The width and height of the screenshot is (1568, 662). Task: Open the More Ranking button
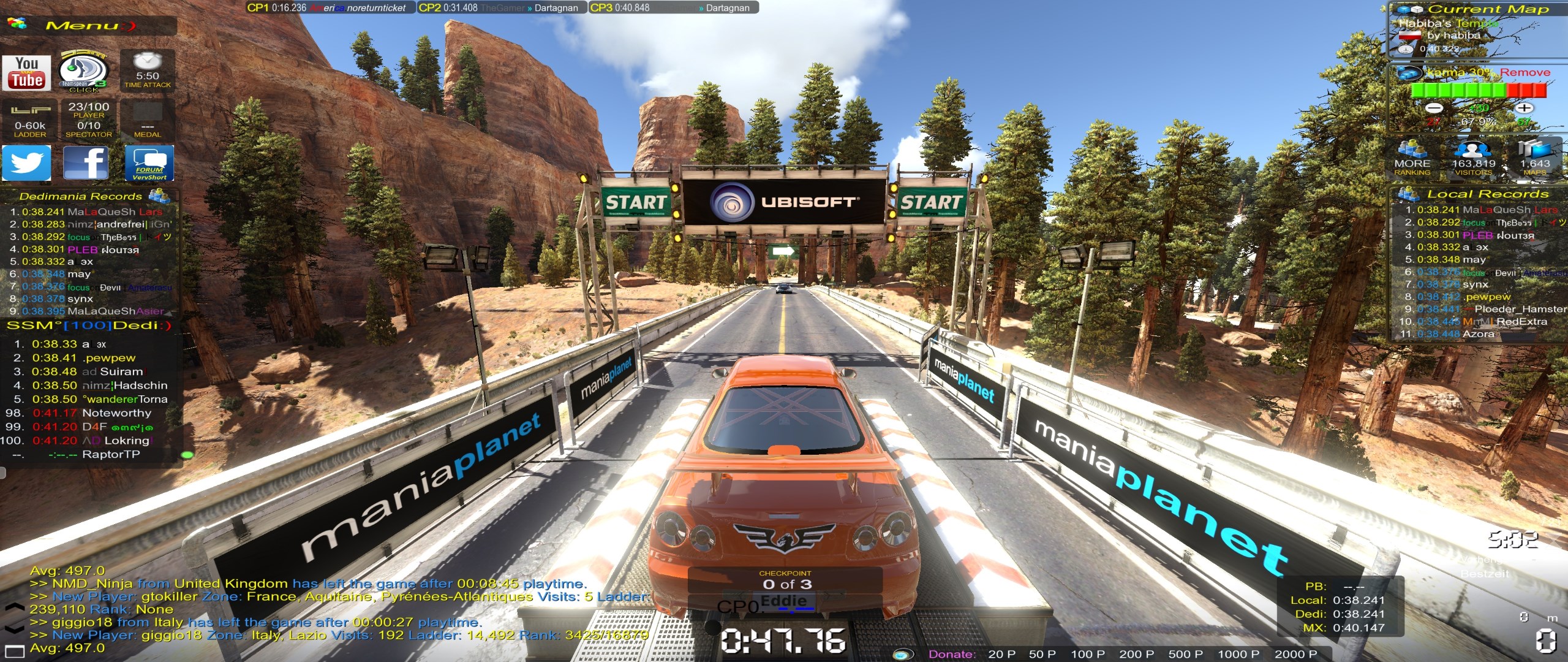1412,158
